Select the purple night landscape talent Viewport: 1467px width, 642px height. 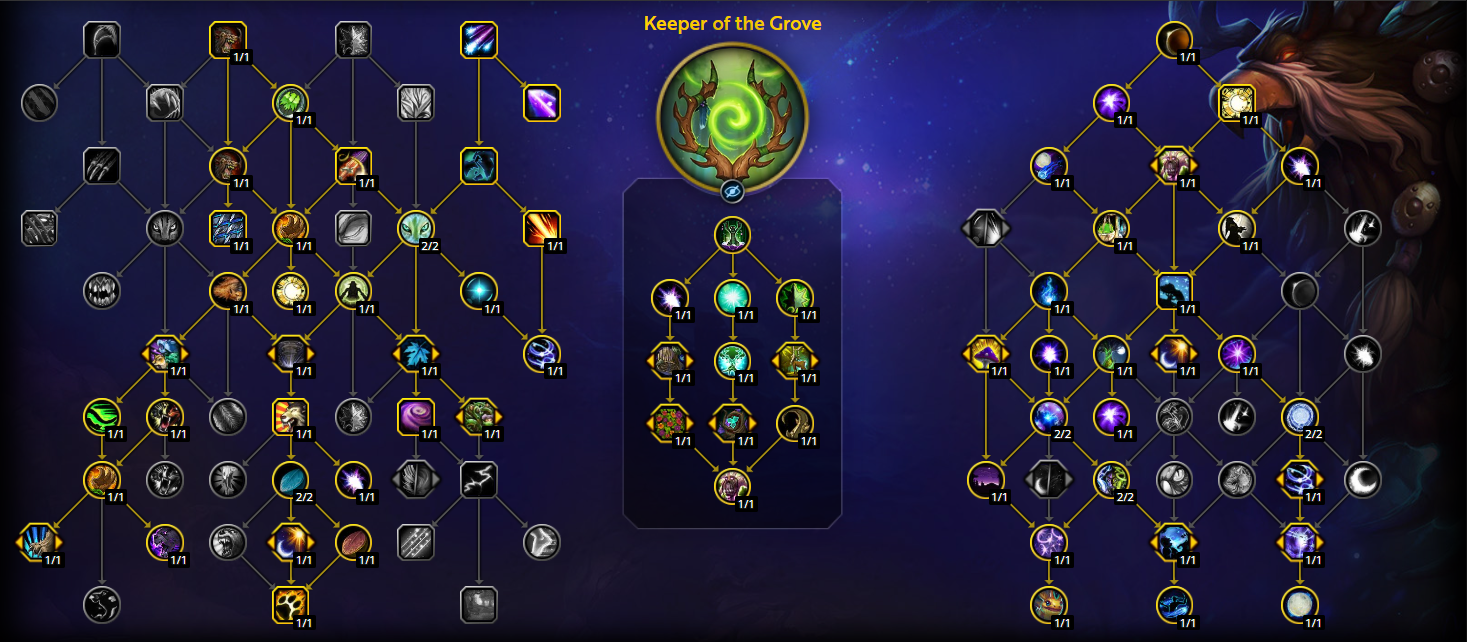[x=986, y=479]
